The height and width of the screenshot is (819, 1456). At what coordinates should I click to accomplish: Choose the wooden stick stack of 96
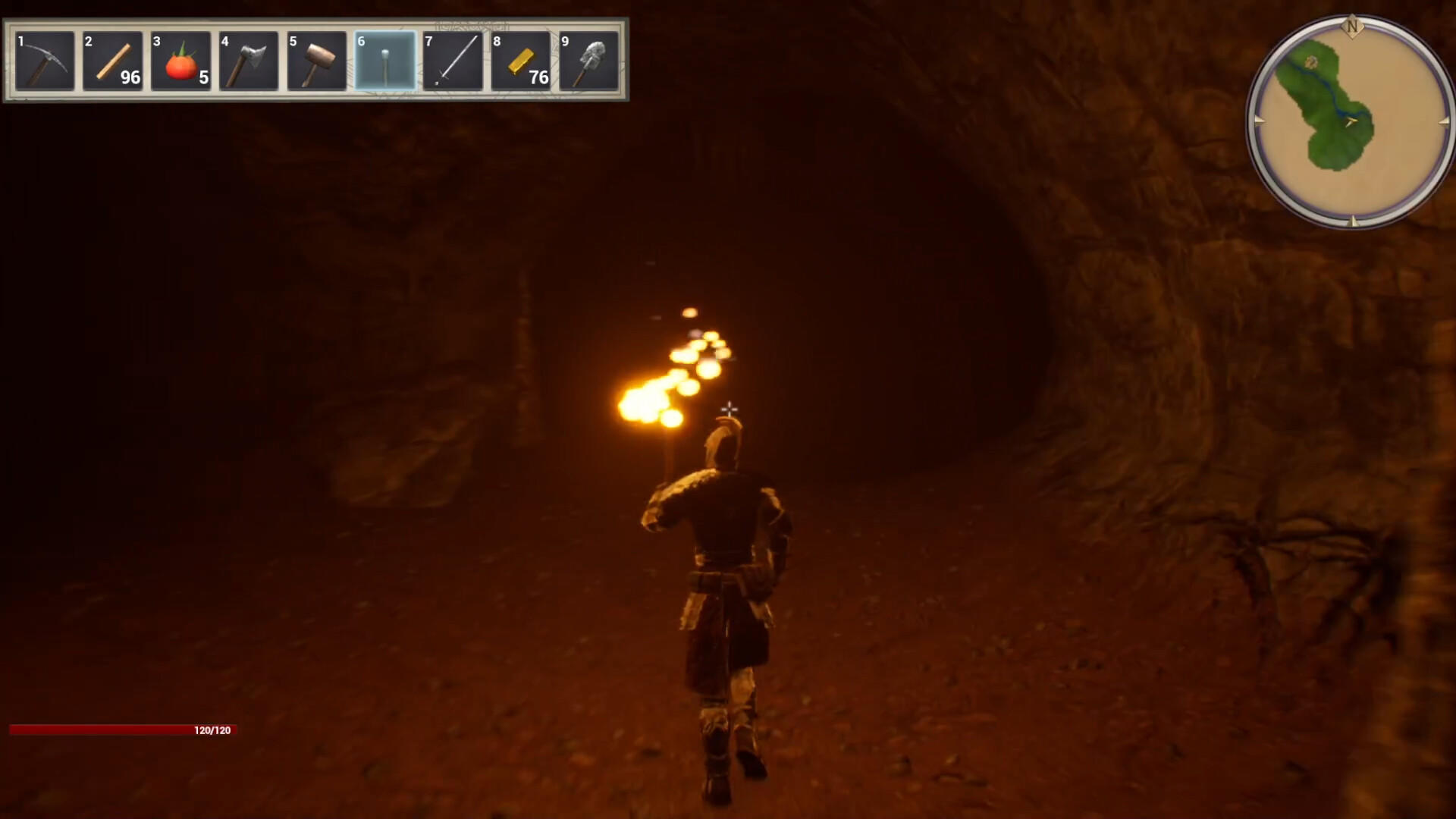click(x=113, y=61)
